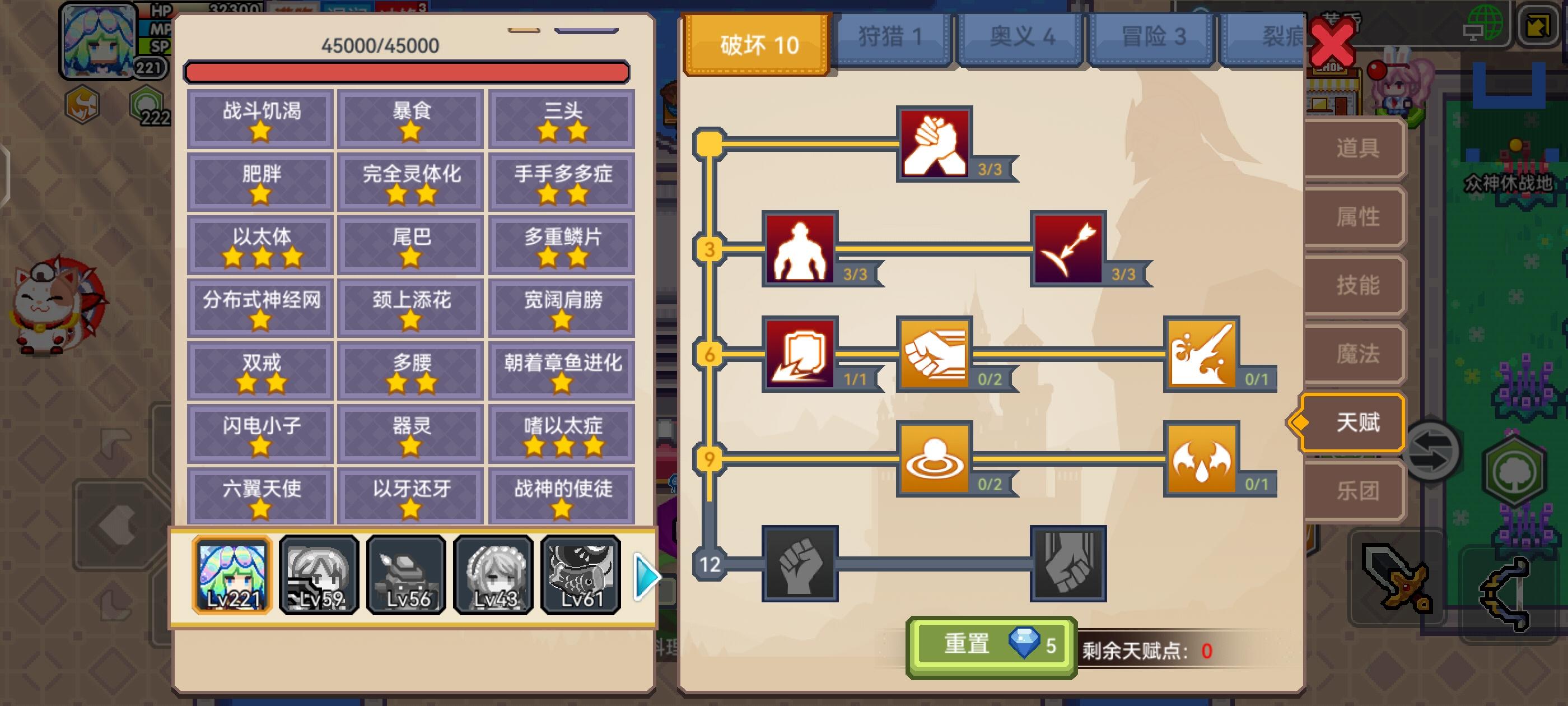Viewport: 1568px width, 706px height.
Task: Toggle the 嗜以太症 trait entry
Action: pyautogui.click(x=561, y=434)
